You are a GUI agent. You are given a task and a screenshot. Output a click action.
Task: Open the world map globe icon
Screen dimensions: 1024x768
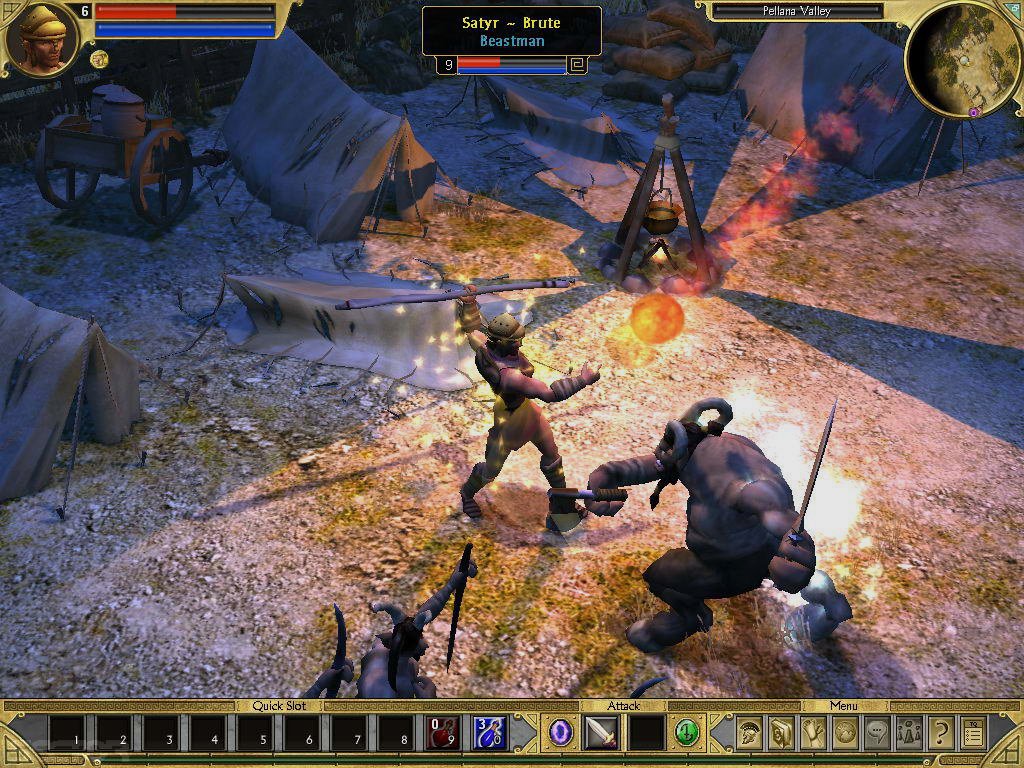coord(845,734)
